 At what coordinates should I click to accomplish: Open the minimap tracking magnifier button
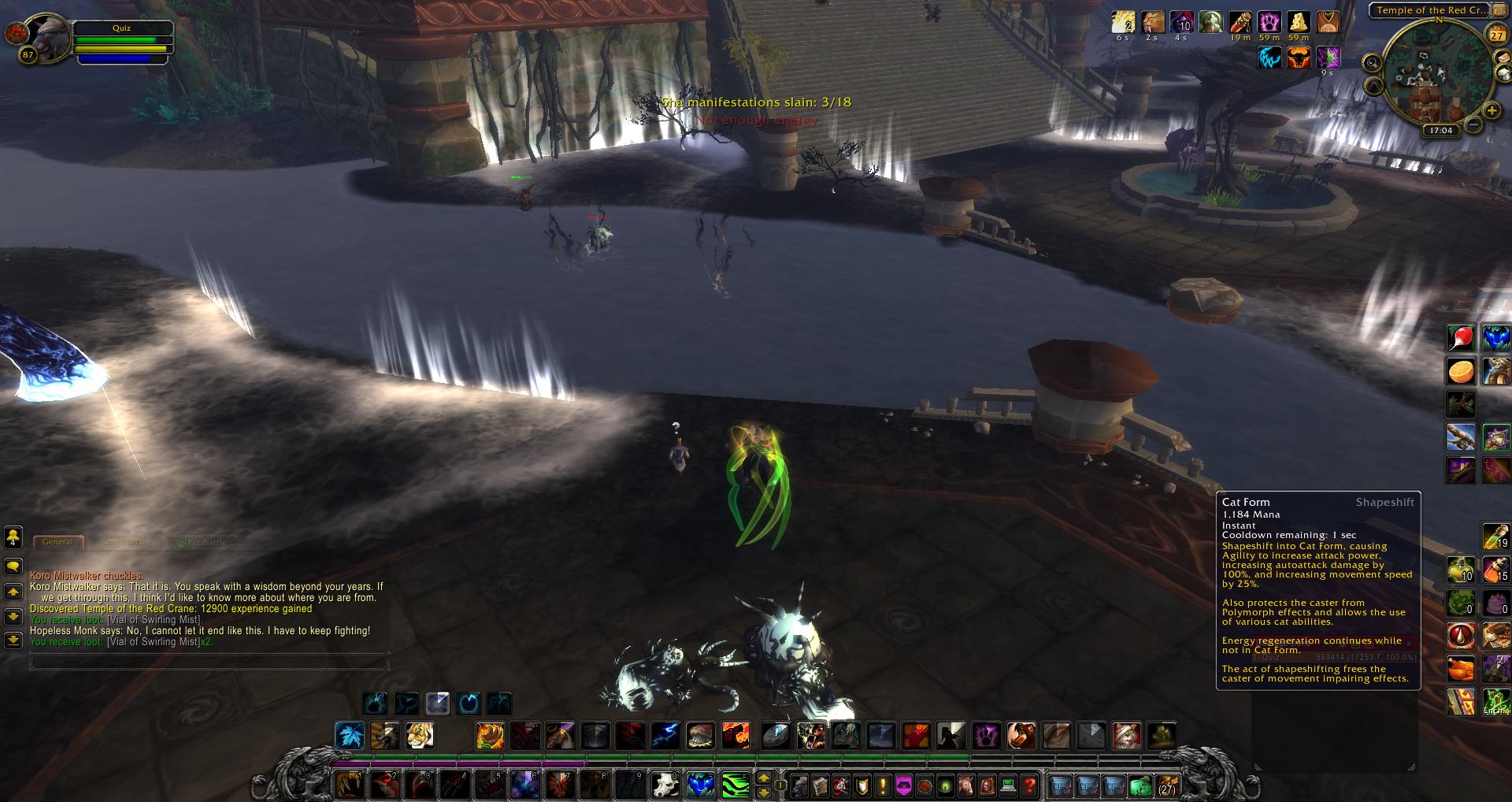[1373, 62]
